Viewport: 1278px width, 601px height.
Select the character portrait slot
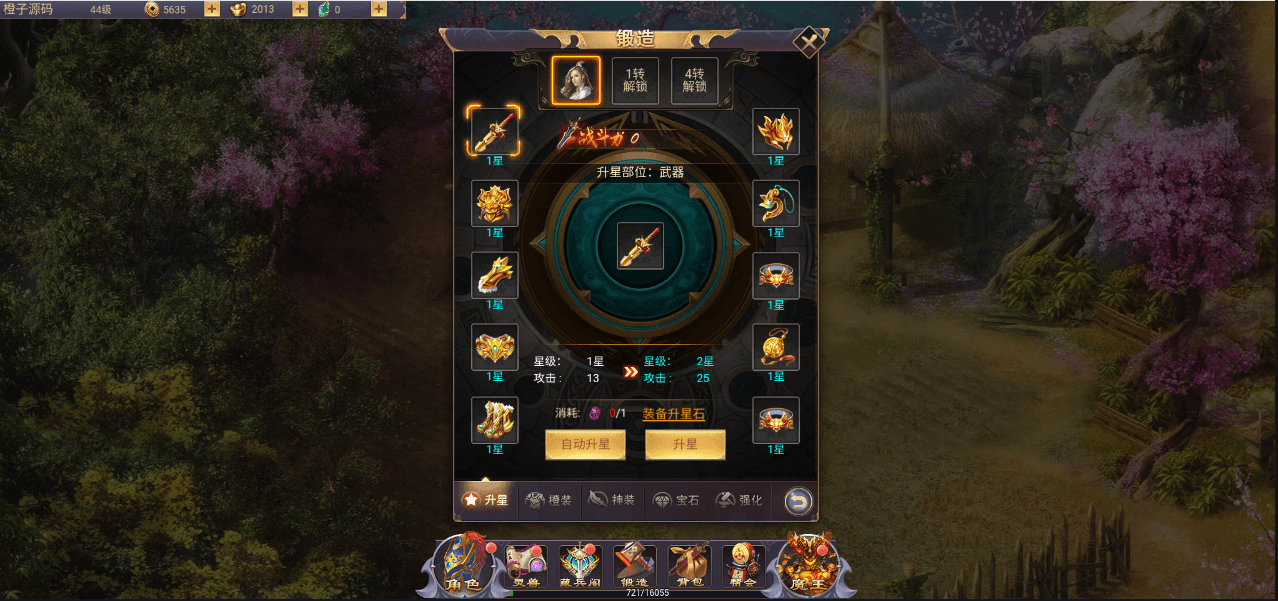(x=576, y=81)
